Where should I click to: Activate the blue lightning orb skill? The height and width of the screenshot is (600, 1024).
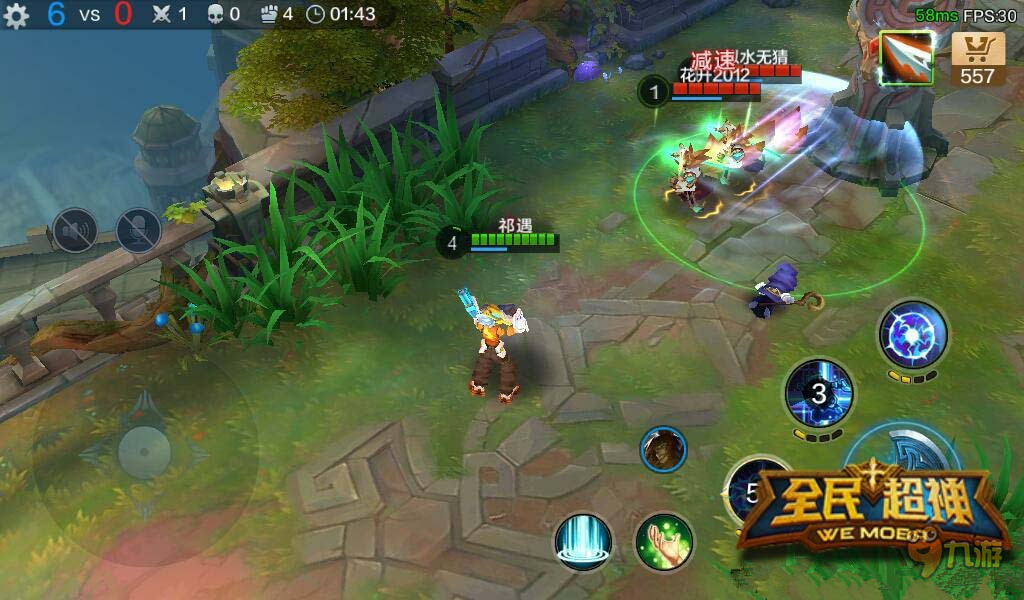(913, 334)
